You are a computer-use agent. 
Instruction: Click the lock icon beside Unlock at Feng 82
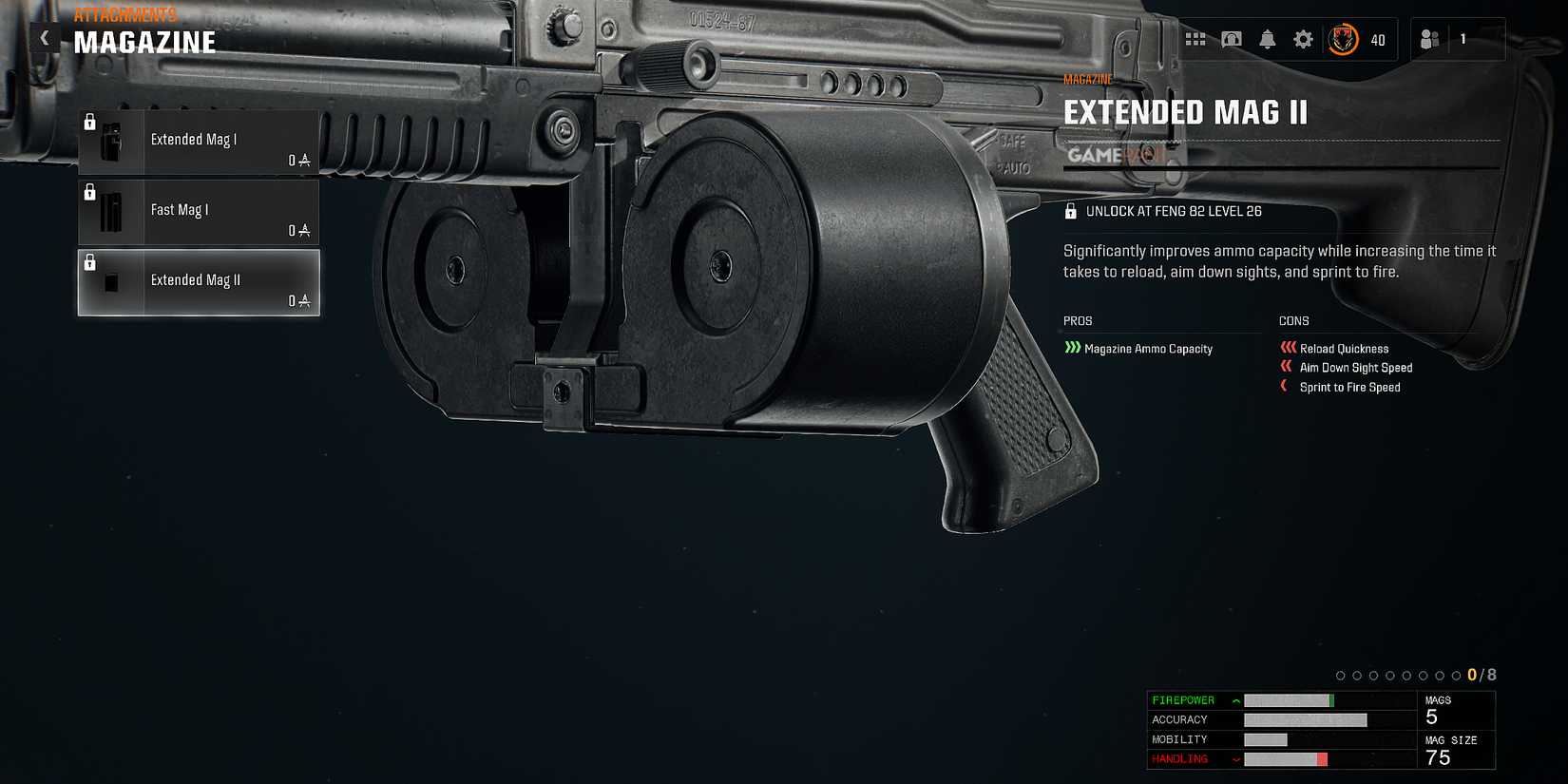pos(1072,210)
